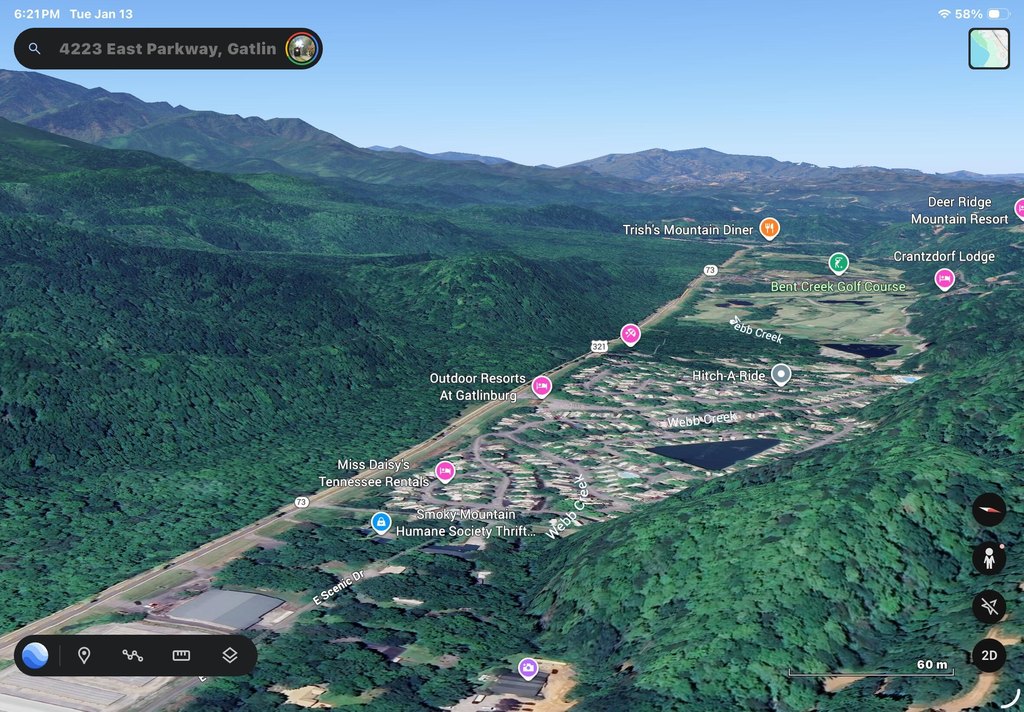Open the Outdoor Resorts At Gatlinburg marker
Image resolution: width=1024 pixels, height=712 pixels.
[541, 386]
